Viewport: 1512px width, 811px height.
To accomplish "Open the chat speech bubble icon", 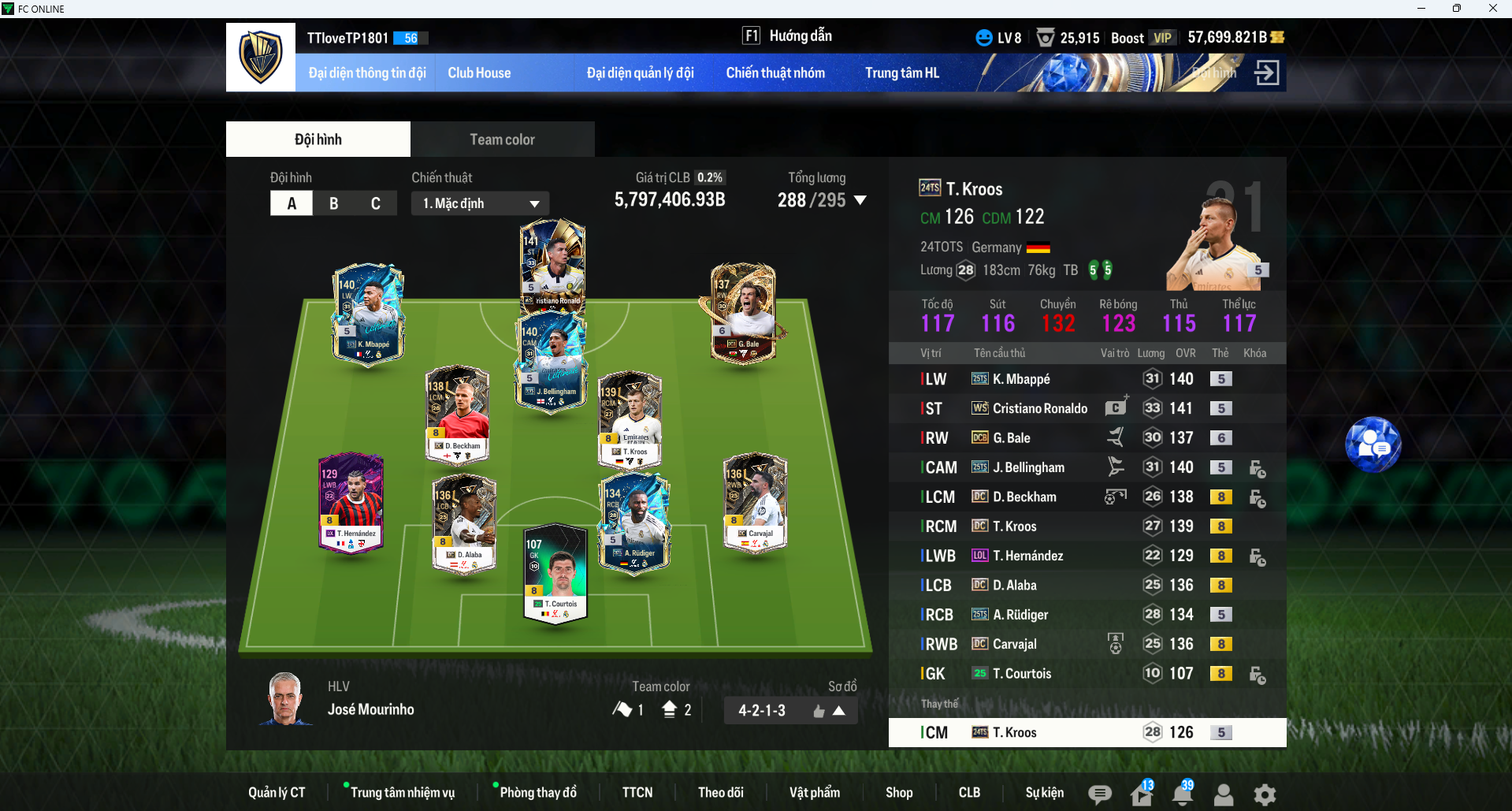I will point(1100,794).
